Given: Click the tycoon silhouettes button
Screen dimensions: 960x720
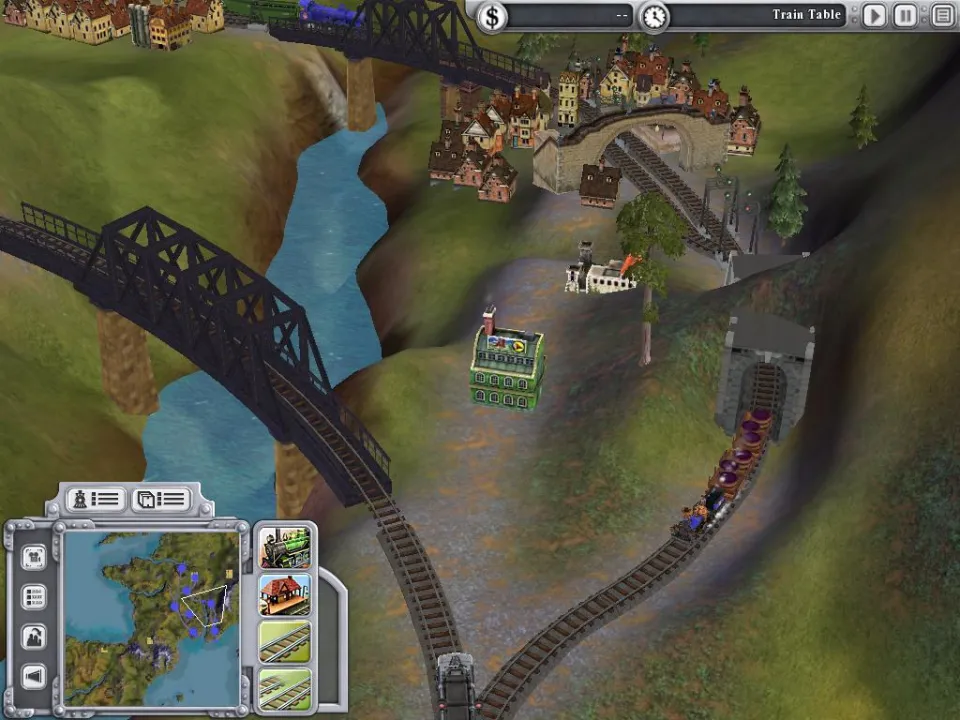Looking at the screenshot, I should (x=34, y=636).
